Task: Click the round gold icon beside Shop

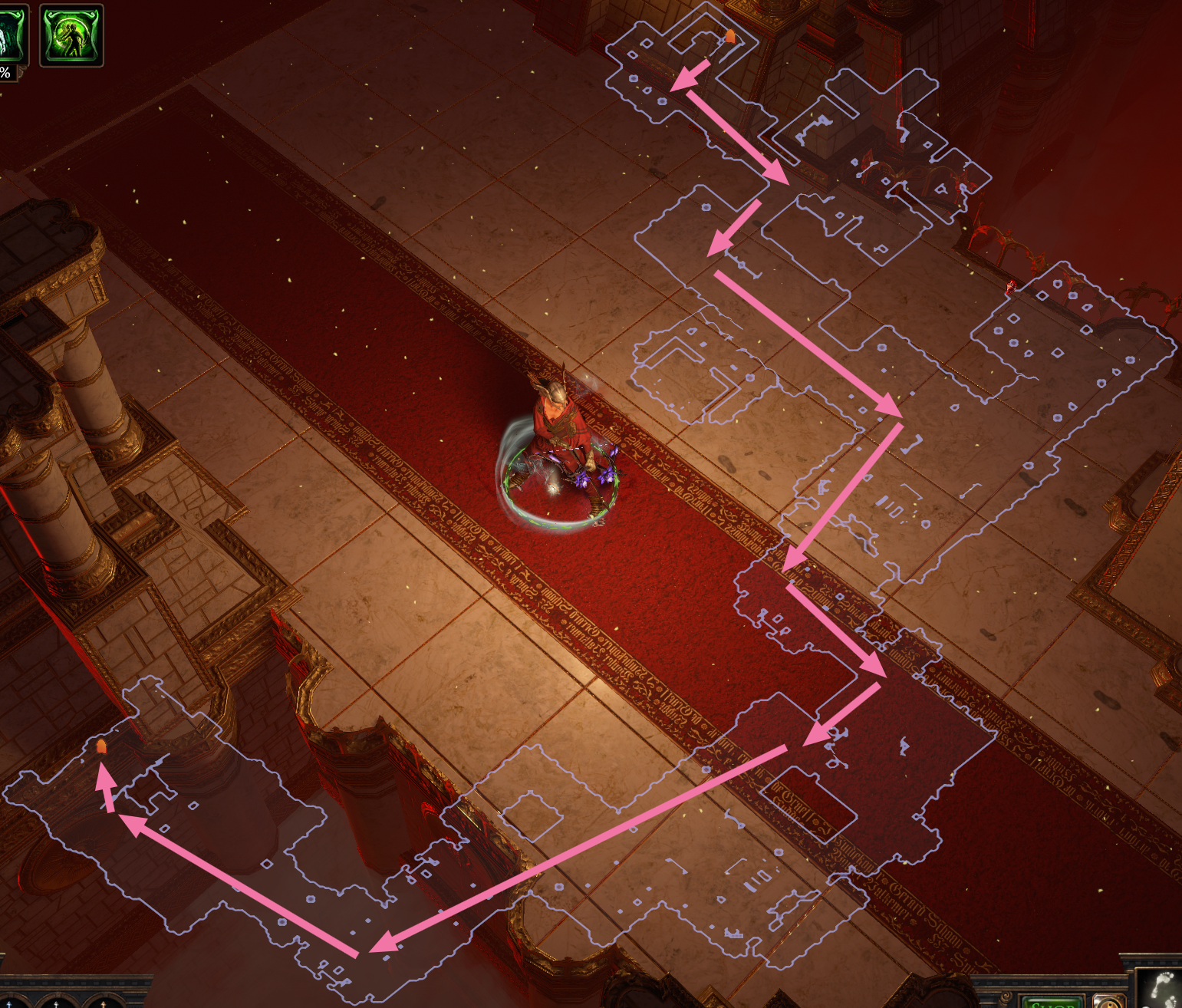Action: 1108,1002
